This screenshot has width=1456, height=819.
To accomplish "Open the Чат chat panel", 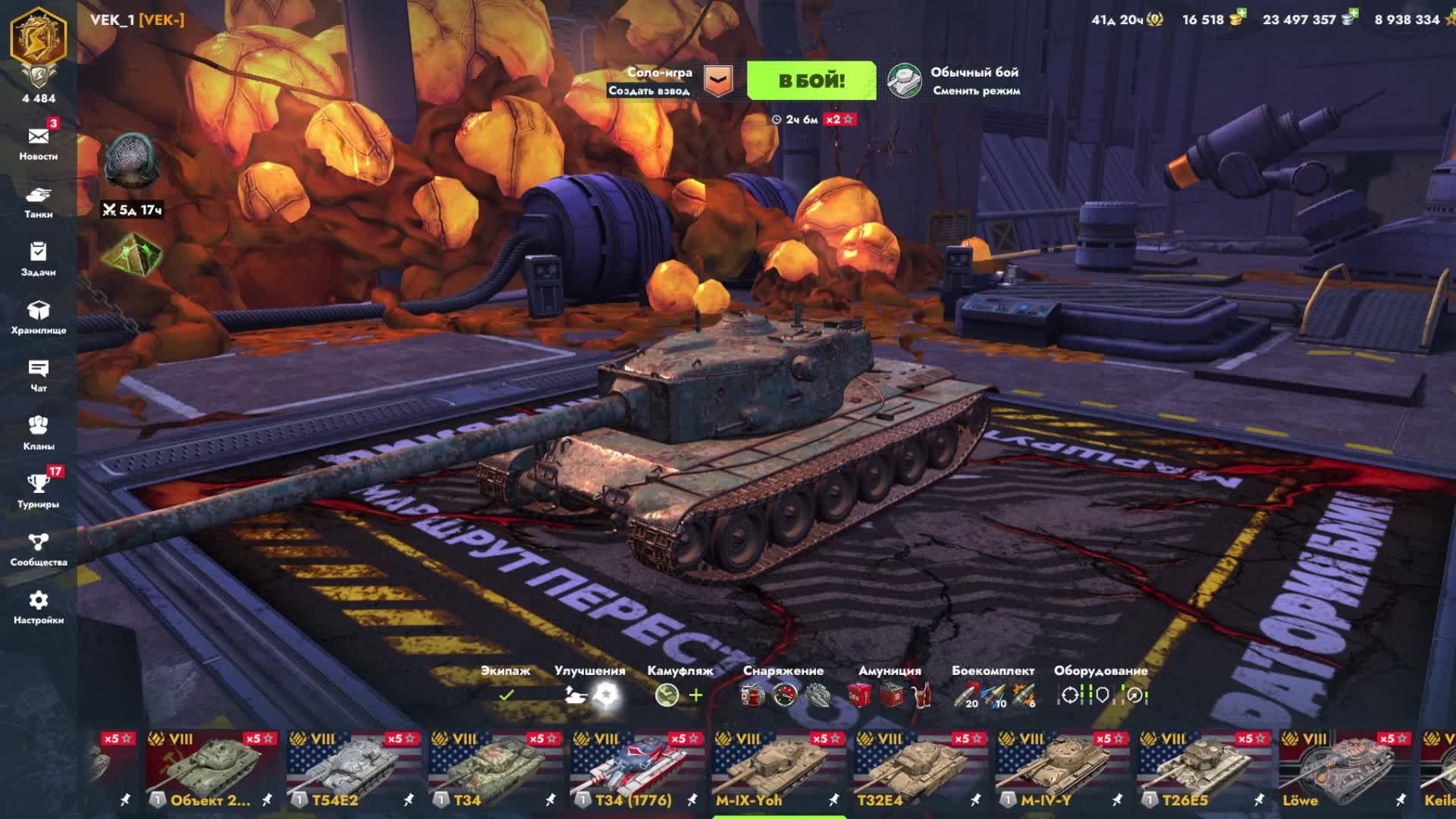I will pos(39,375).
